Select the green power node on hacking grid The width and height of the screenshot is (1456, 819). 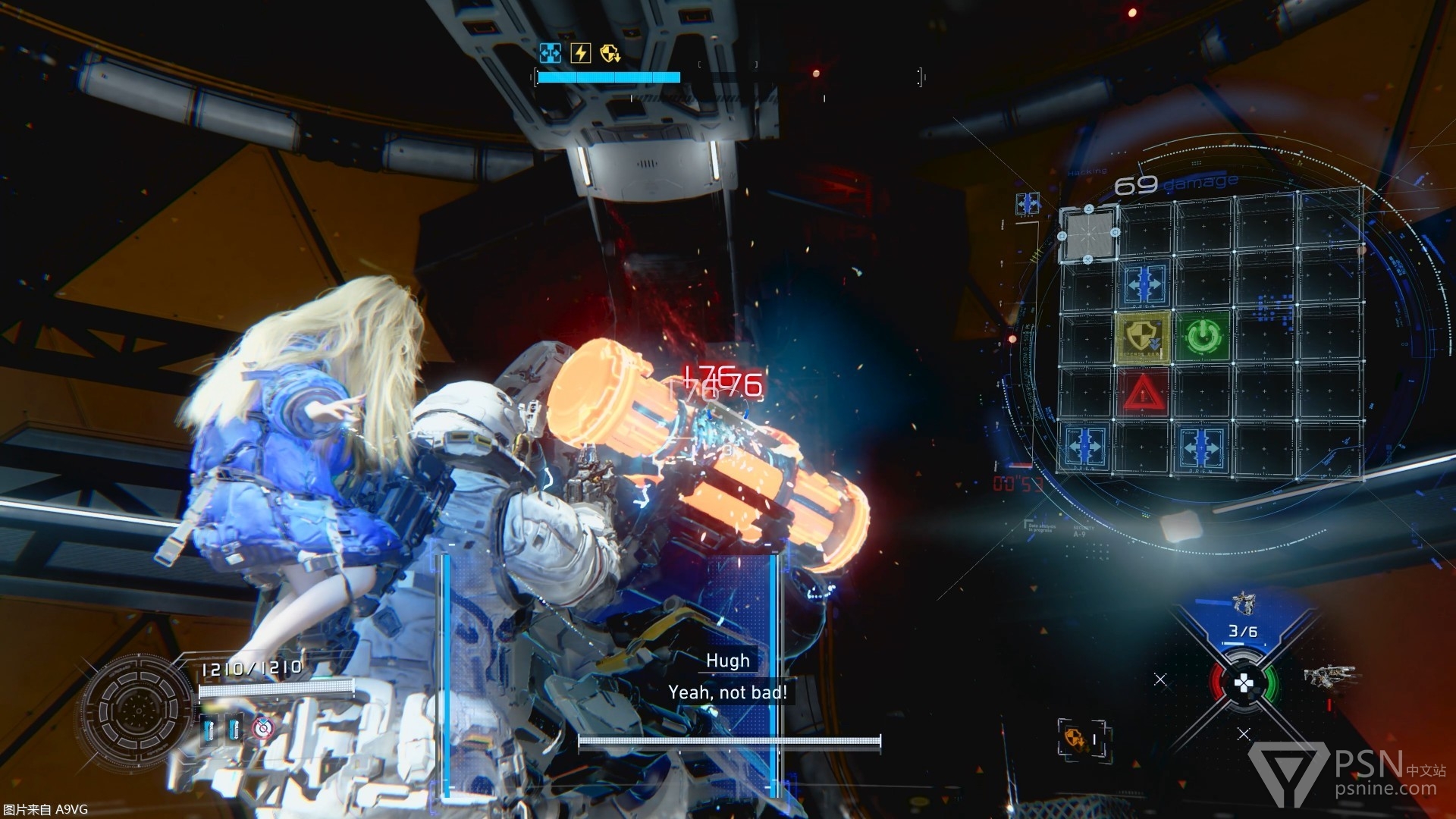pyautogui.click(x=1200, y=335)
